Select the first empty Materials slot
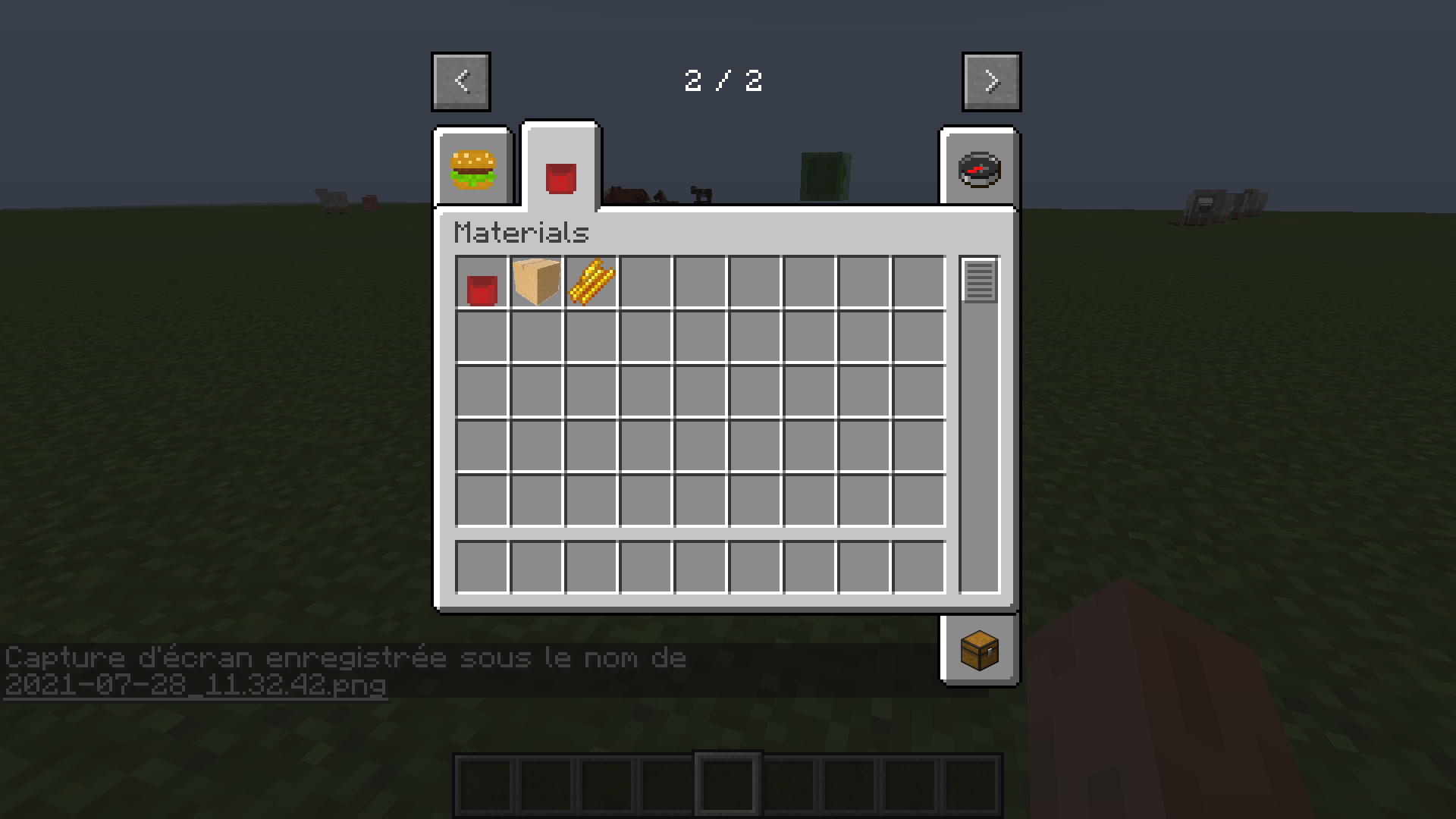This screenshot has height=819, width=1456. 646,281
